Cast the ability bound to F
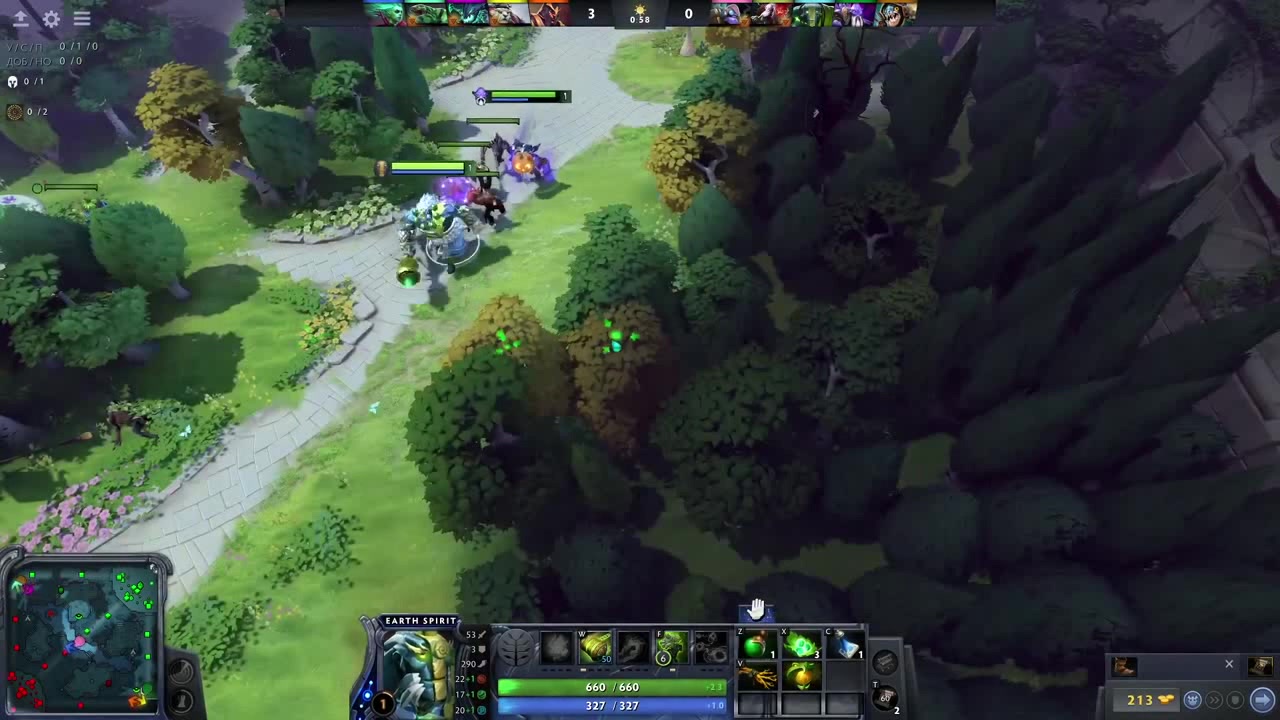This screenshot has height=720, width=1280. (672, 644)
